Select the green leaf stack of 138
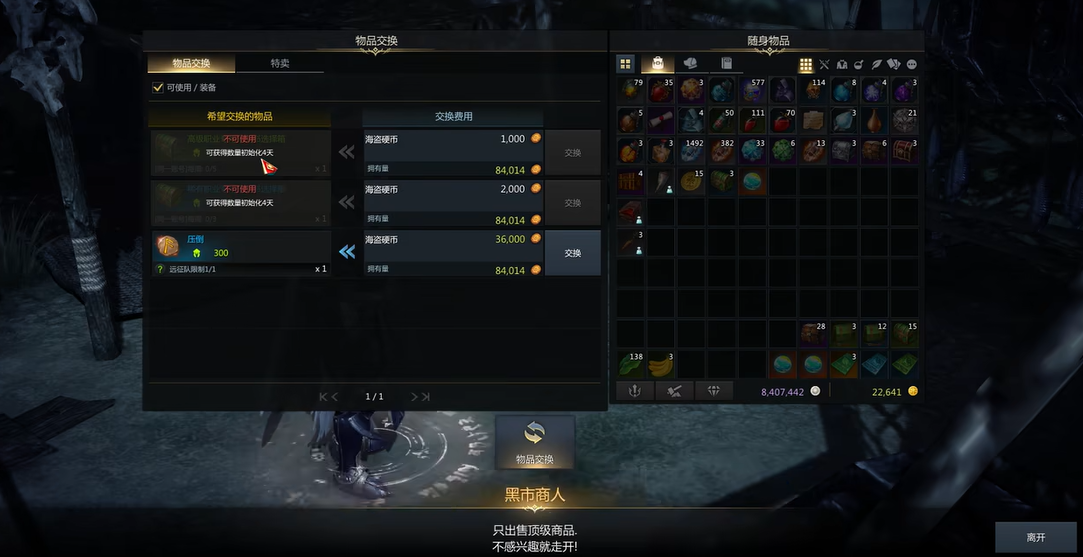This screenshot has height=557, width=1083. (630, 364)
